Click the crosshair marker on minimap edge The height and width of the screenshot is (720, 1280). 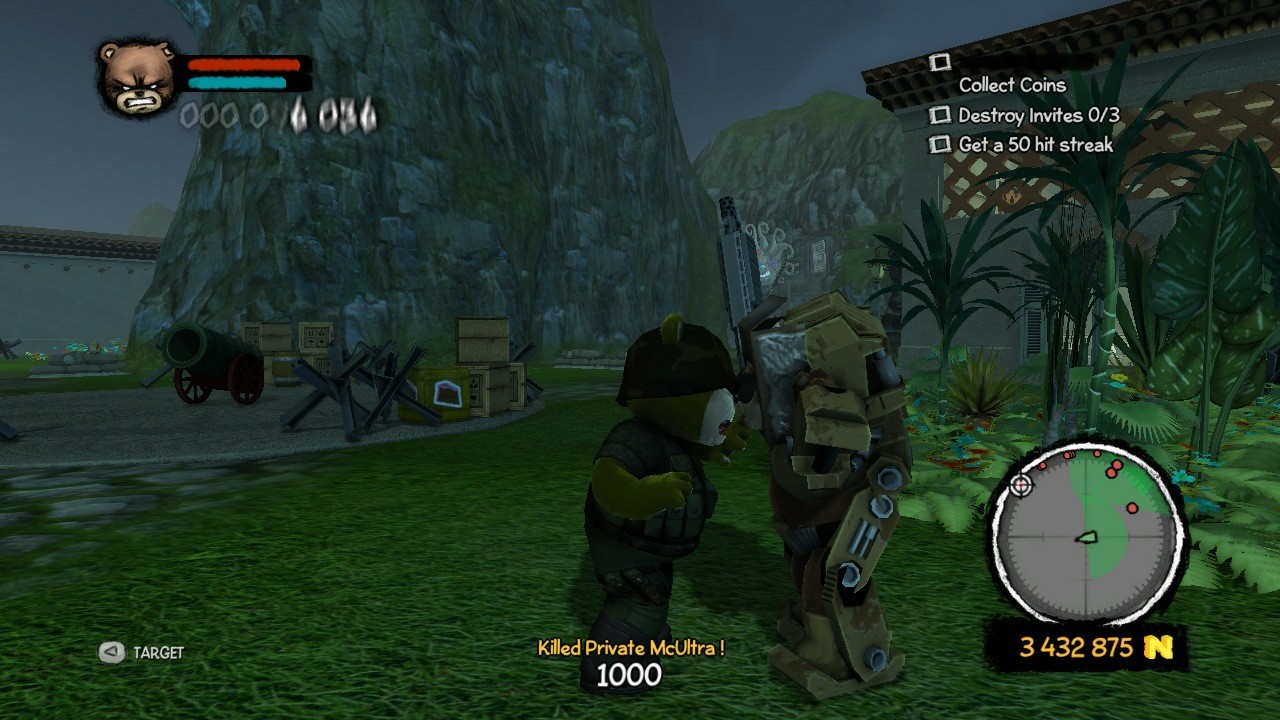click(1020, 486)
